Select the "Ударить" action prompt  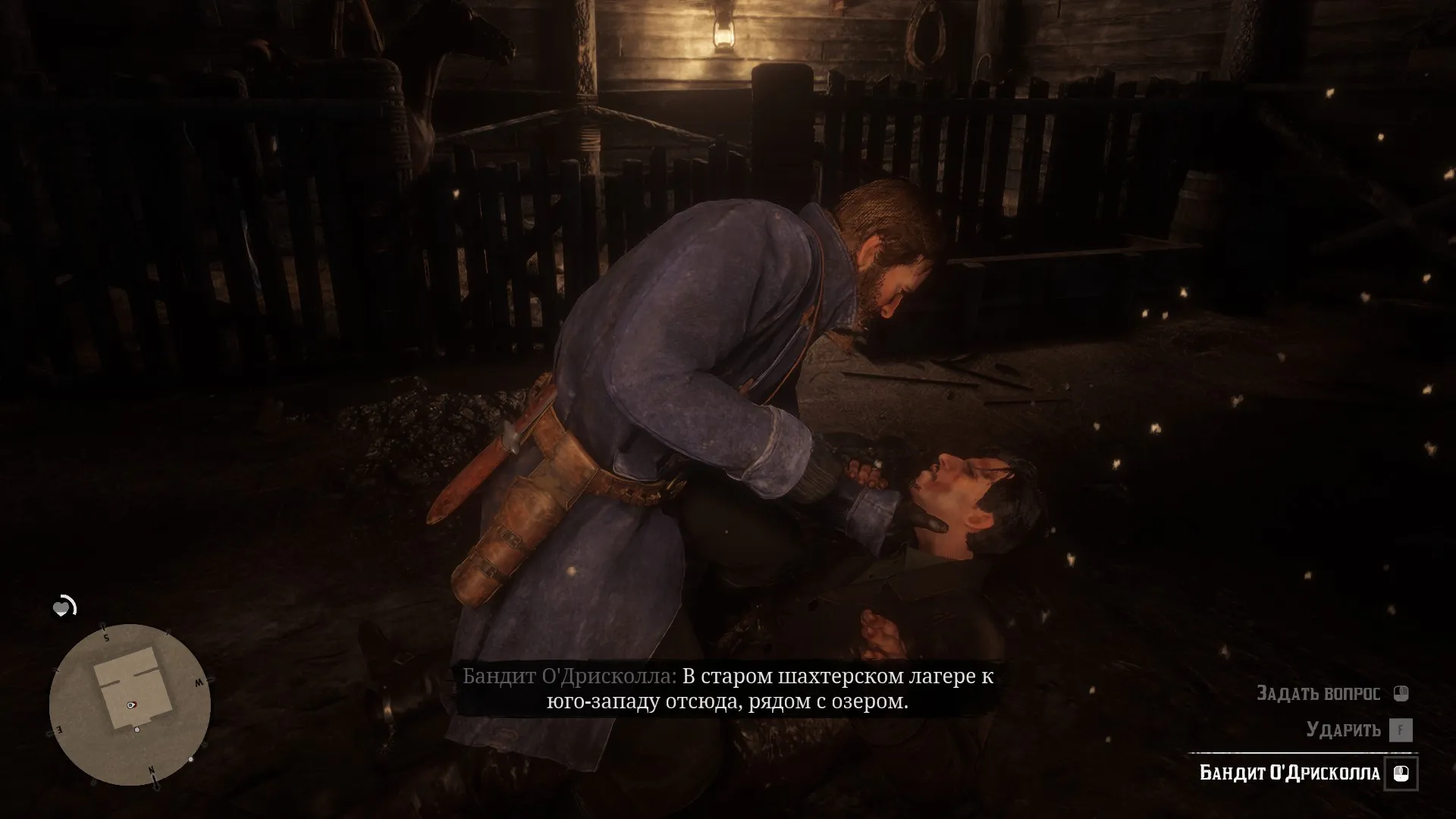(1343, 730)
